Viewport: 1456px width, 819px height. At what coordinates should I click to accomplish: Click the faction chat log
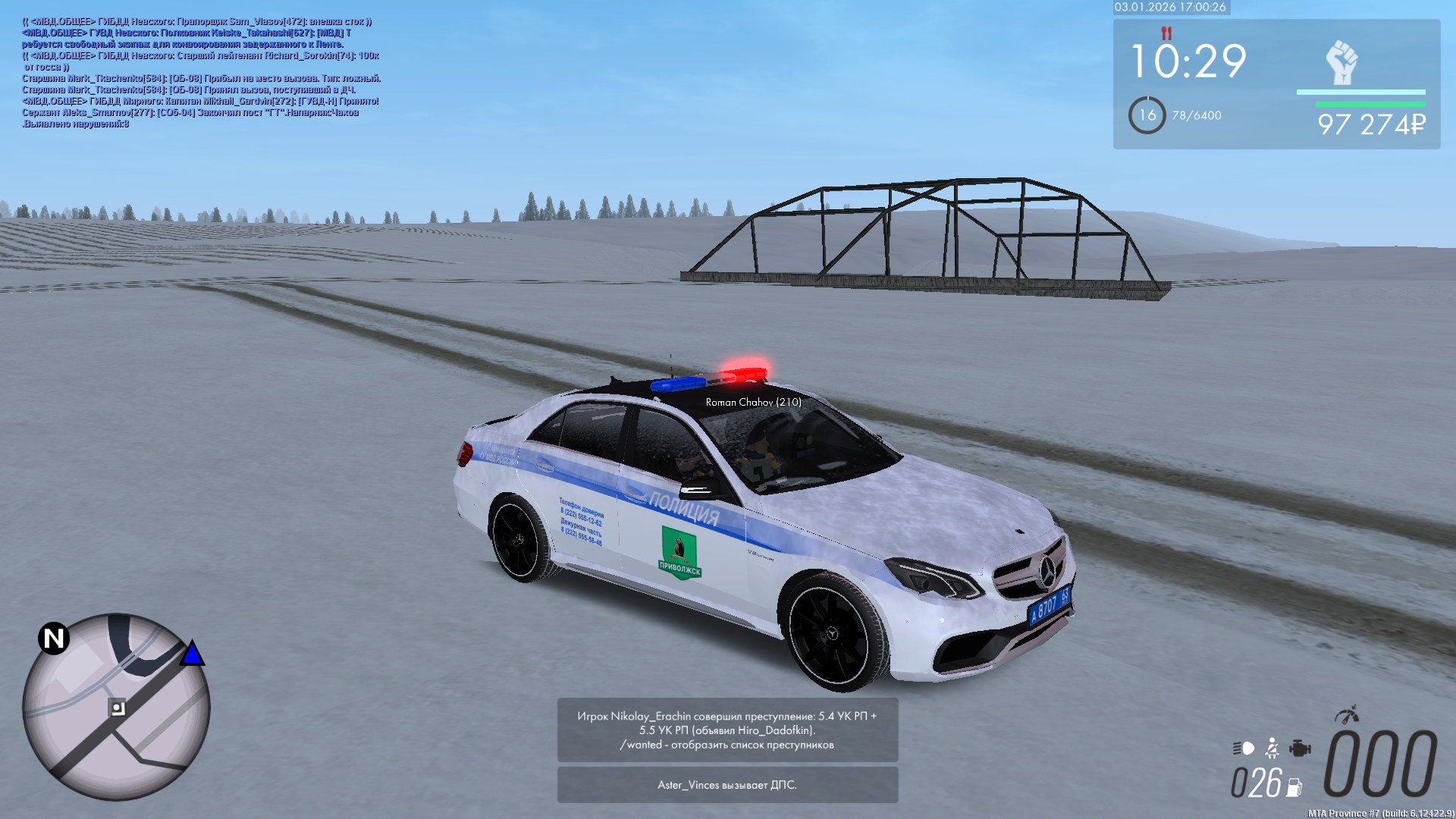[x=201, y=73]
